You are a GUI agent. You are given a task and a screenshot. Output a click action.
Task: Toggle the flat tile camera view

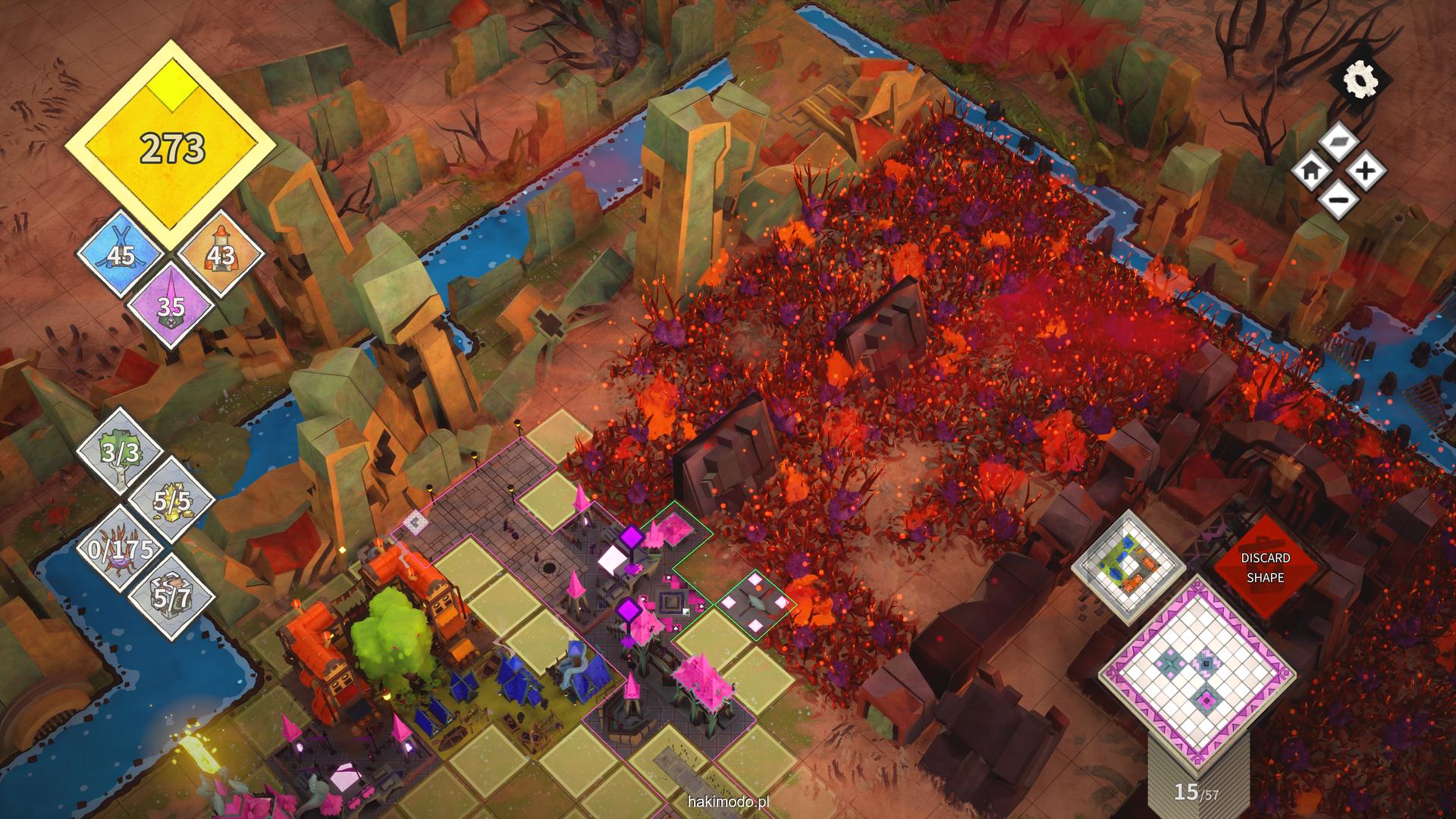point(1338,142)
